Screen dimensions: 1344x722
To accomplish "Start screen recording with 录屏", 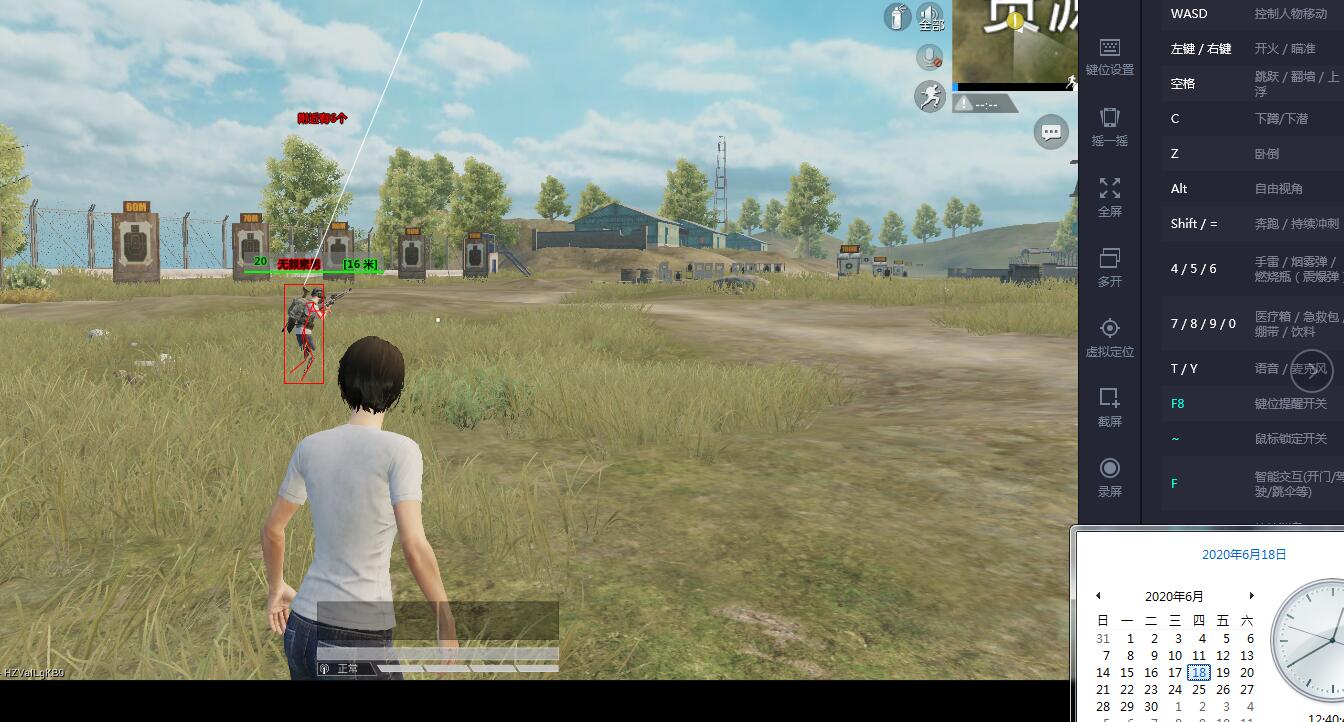I will tap(1109, 477).
